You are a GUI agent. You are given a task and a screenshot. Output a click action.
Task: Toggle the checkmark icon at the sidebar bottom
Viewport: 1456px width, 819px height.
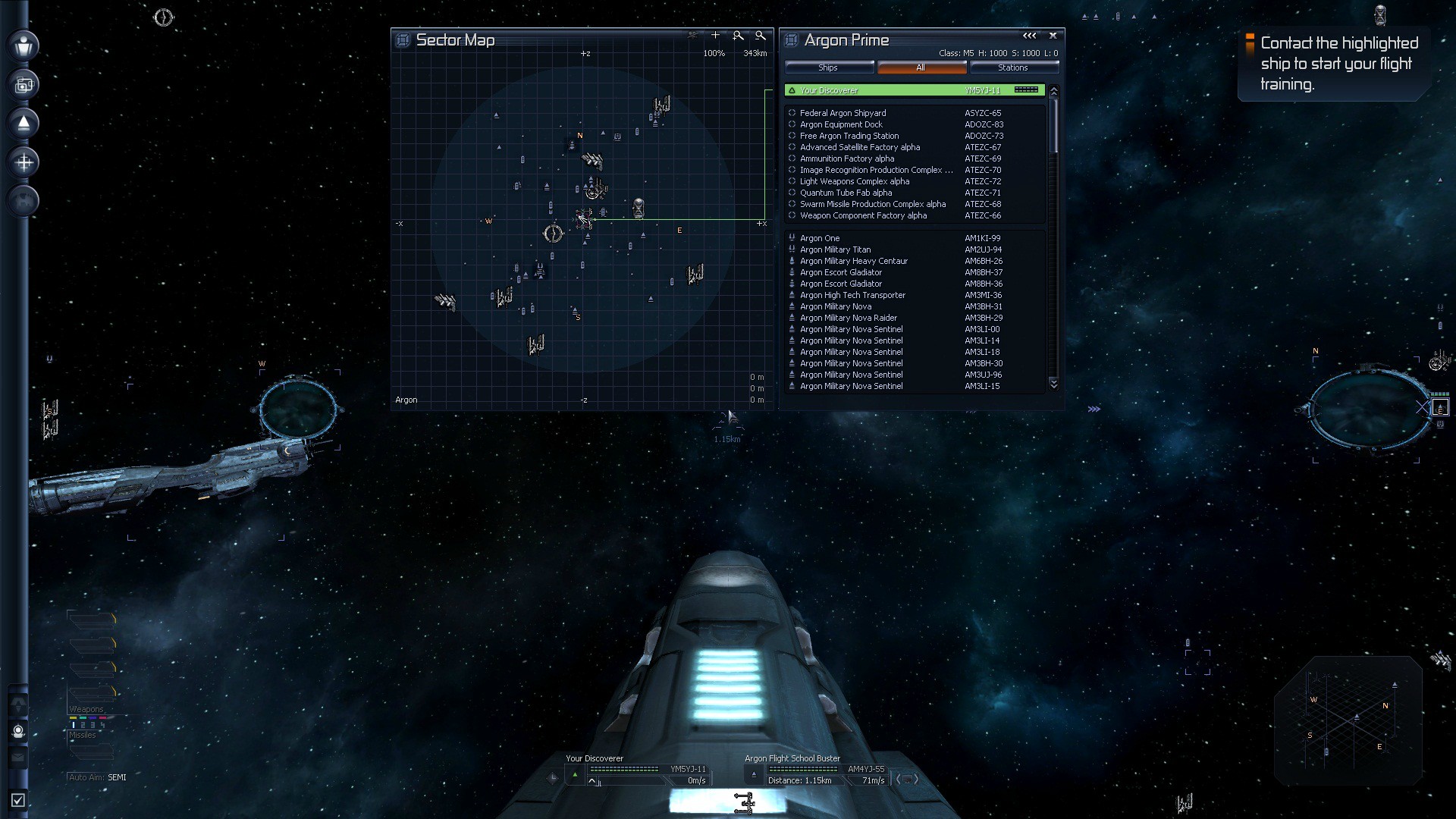coord(17,798)
